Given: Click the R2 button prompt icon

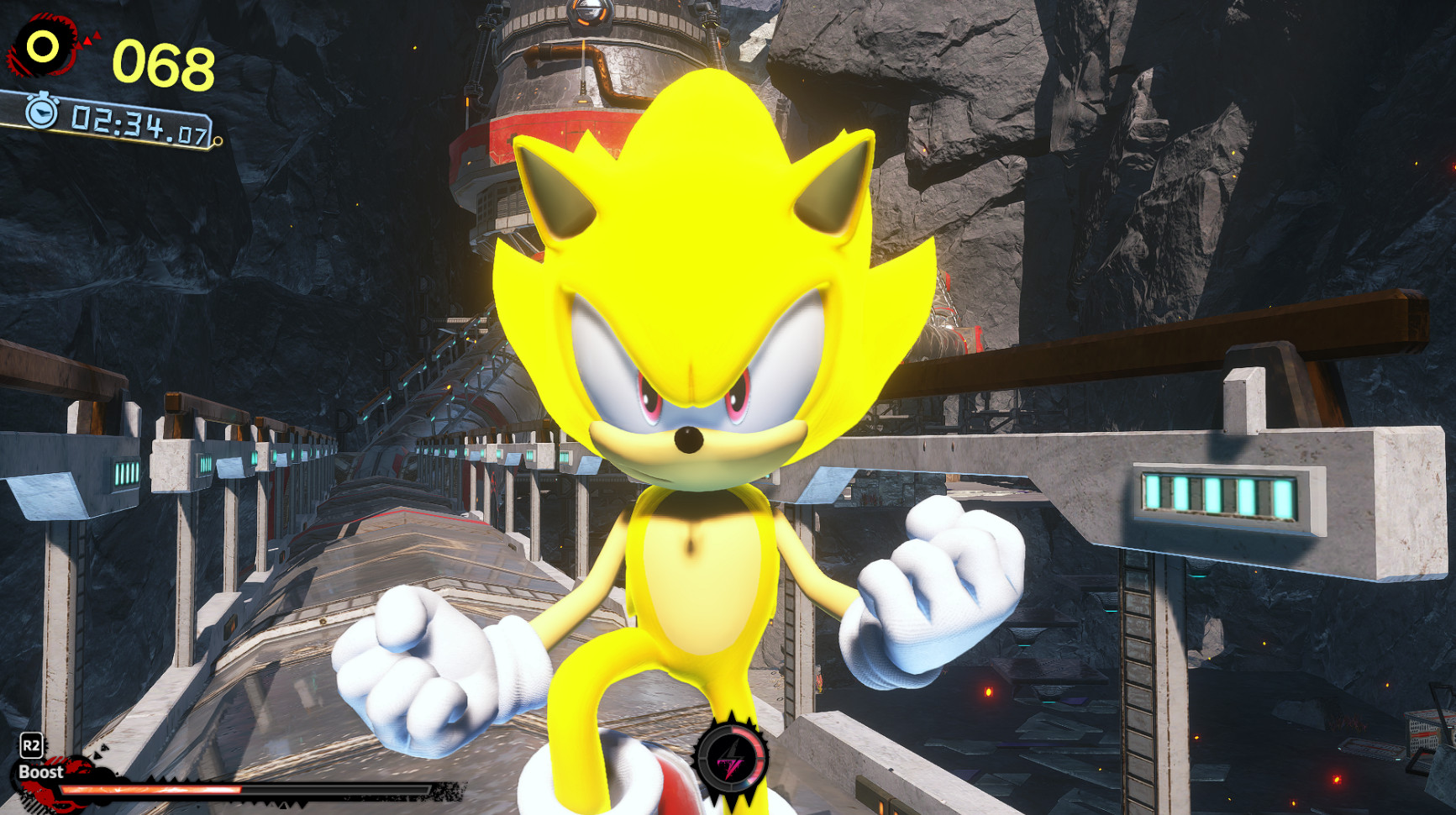Looking at the screenshot, I should 34,744.
